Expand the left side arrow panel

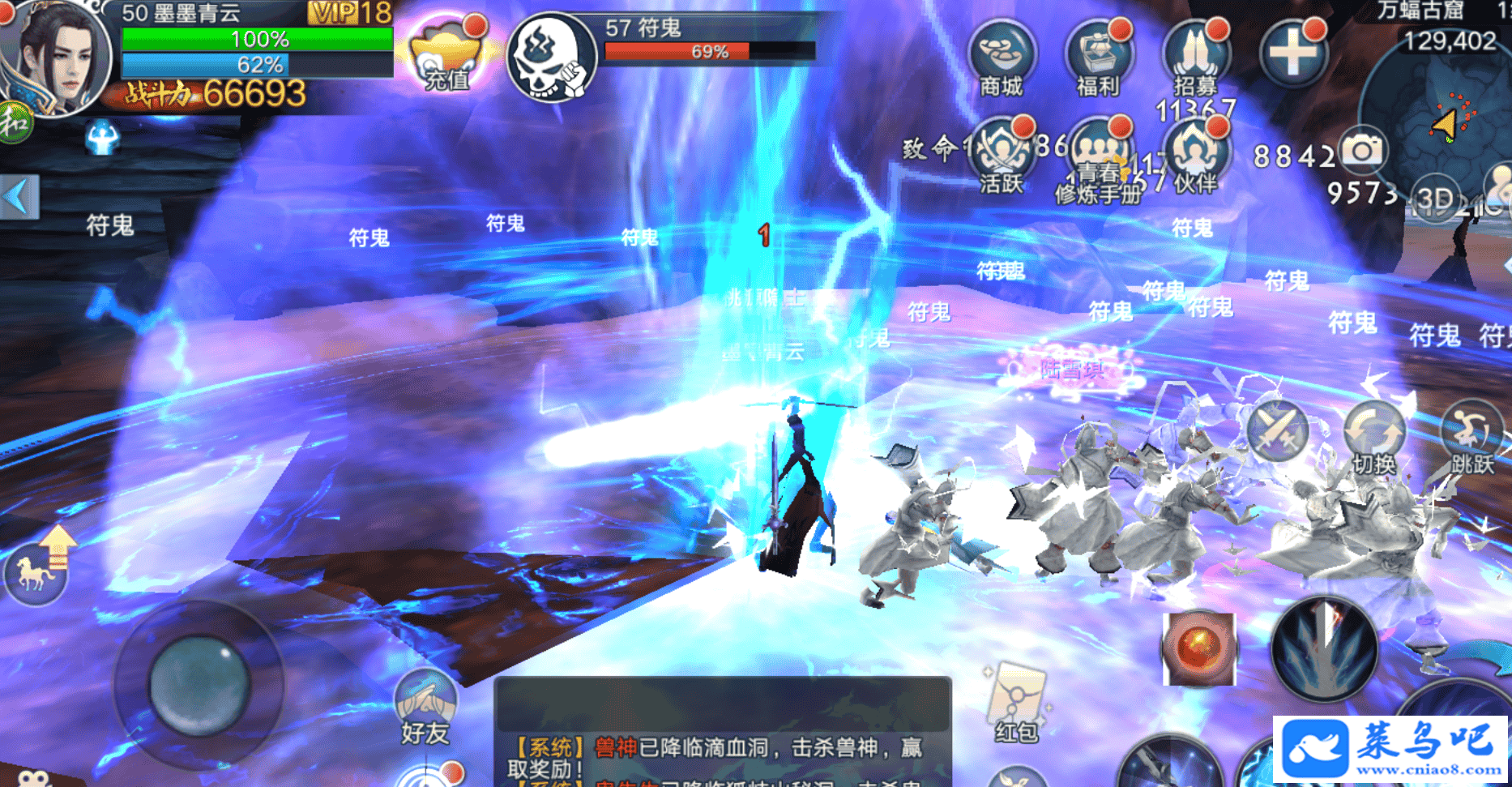pyautogui.click(x=19, y=197)
